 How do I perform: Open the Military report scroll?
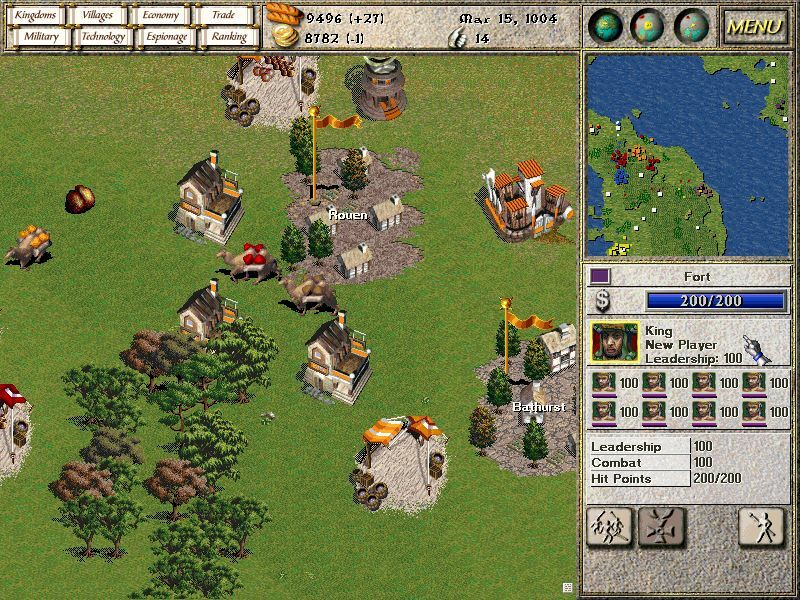36,37
